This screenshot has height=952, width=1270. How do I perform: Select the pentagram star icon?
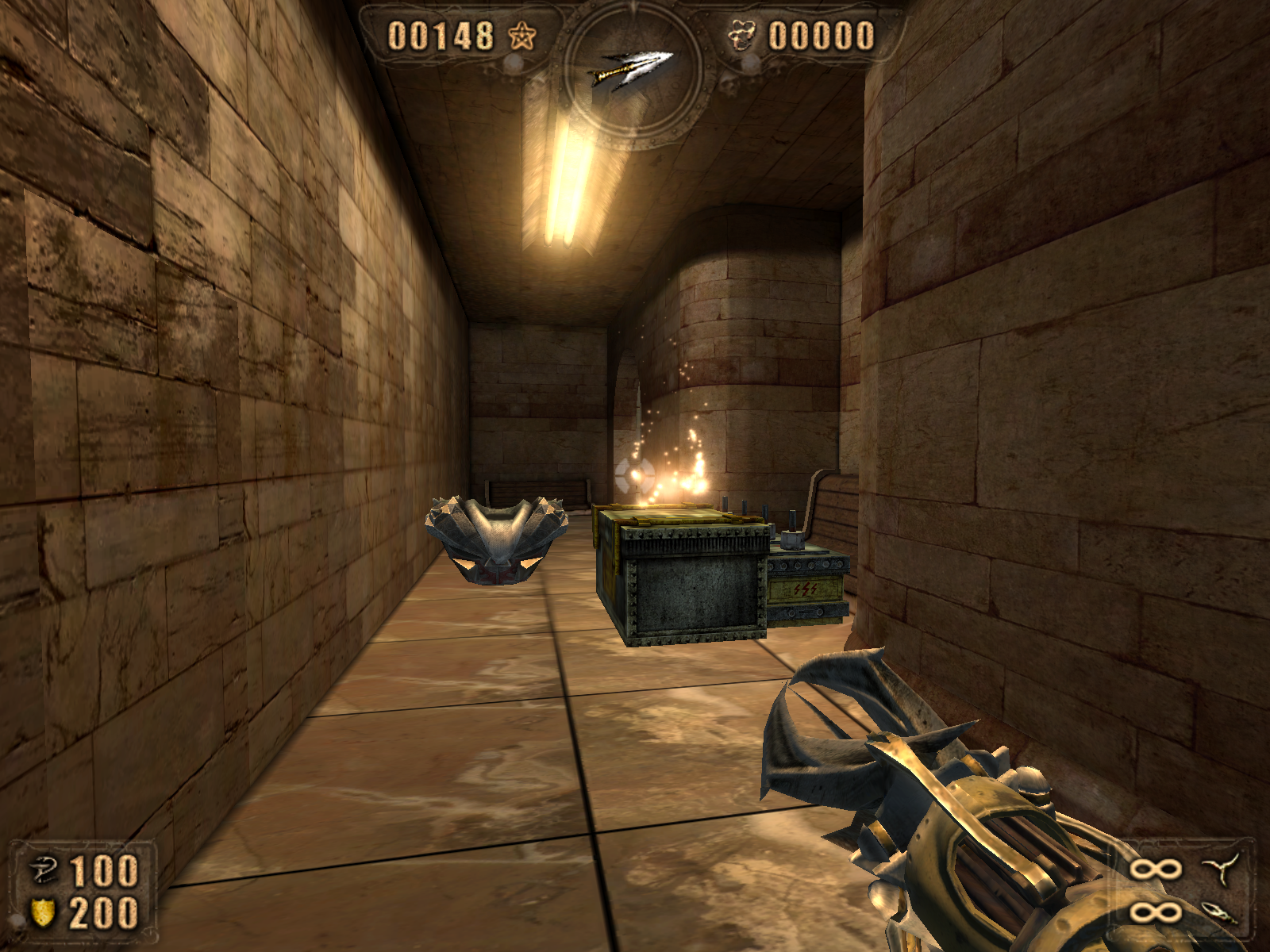tap(521, 36)
